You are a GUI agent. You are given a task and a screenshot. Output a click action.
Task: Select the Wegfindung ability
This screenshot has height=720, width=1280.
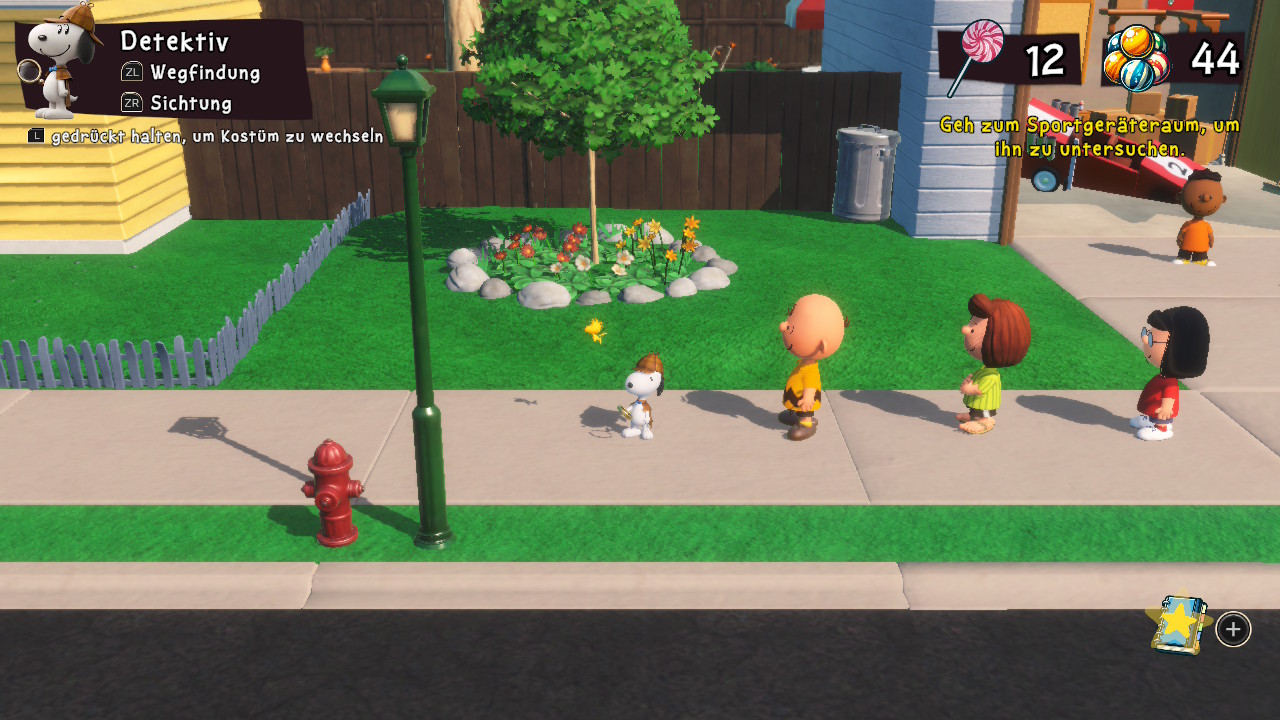coord(204,73)
